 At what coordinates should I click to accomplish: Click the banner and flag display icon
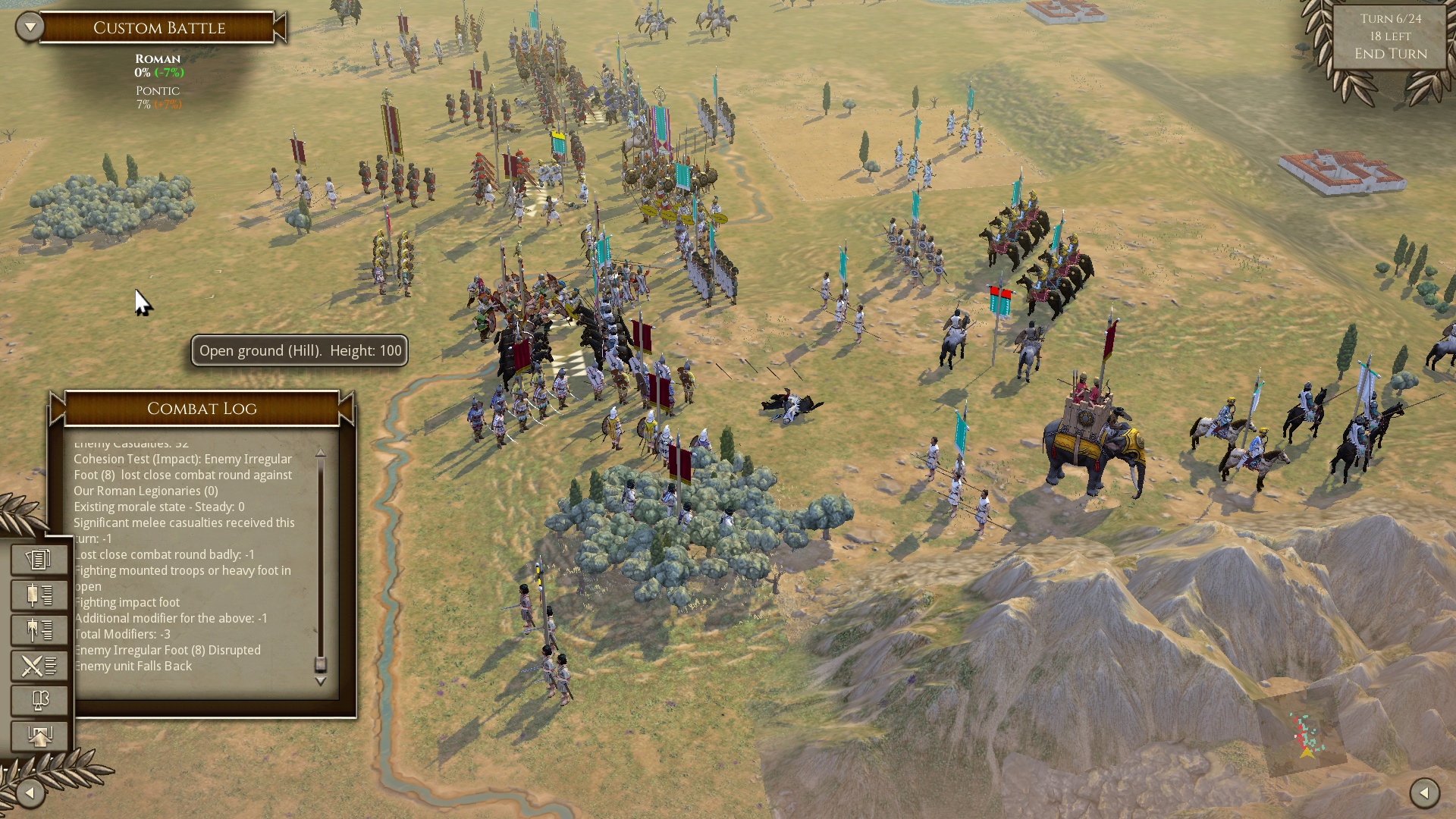(39, 699)
